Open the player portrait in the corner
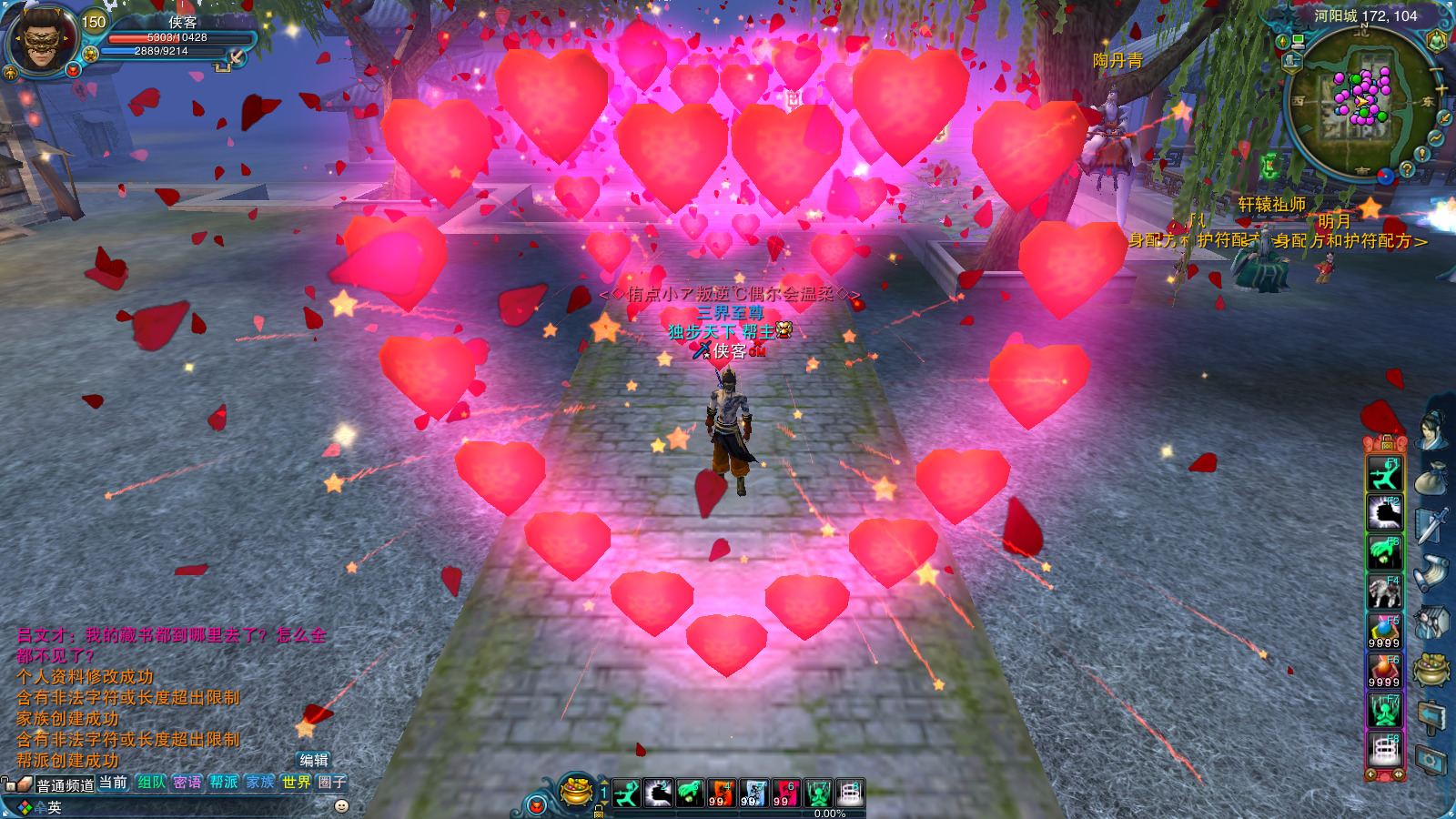This screenshot has width=1456, height=819. (x=40, y=38)
